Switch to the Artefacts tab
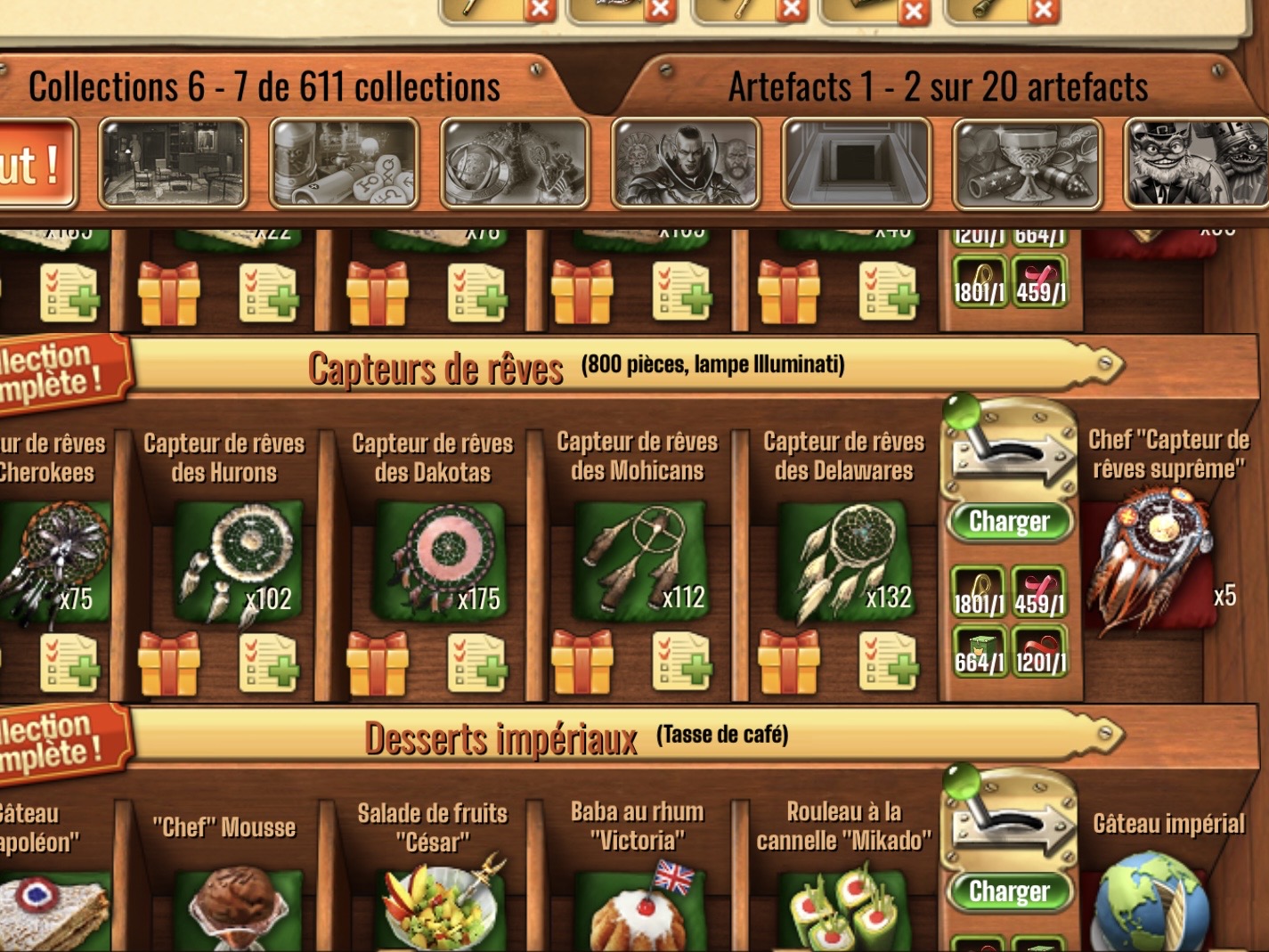Viewport: 1269px width, 952px height. click(x=938, y=87)
